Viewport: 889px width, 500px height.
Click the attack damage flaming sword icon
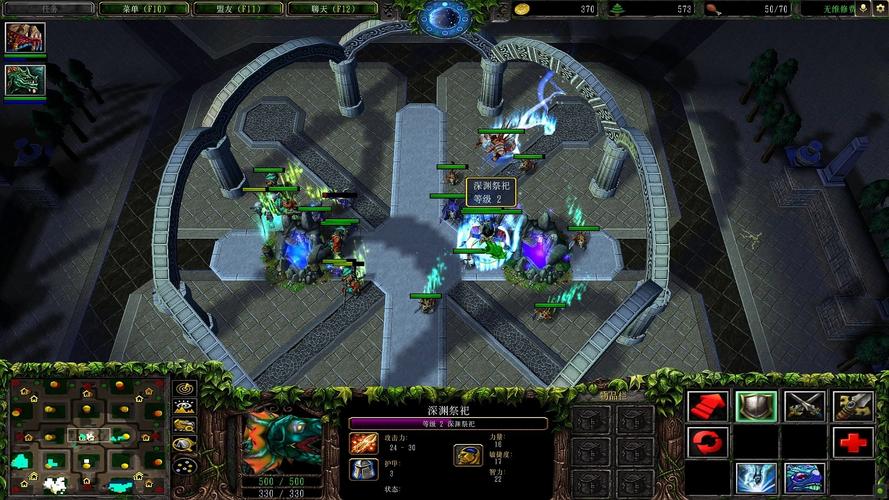pyautogui.click(x=363, y=442)
